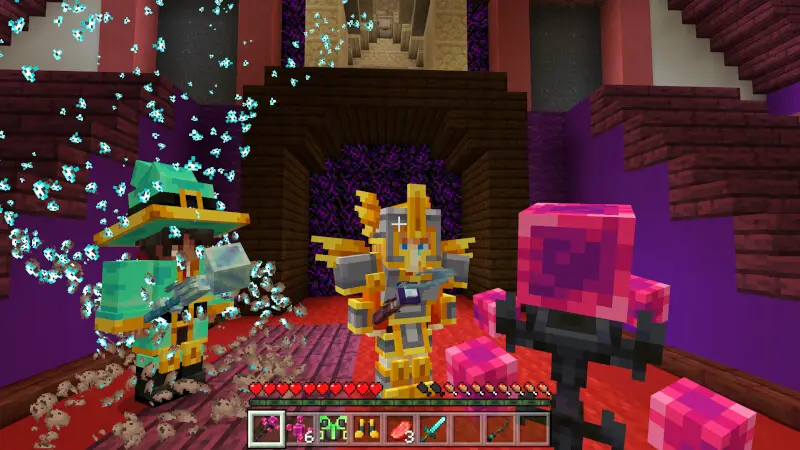Choose the pink totem figure stack of six
This screenshot has height=450, width=800.
[298, 429]
